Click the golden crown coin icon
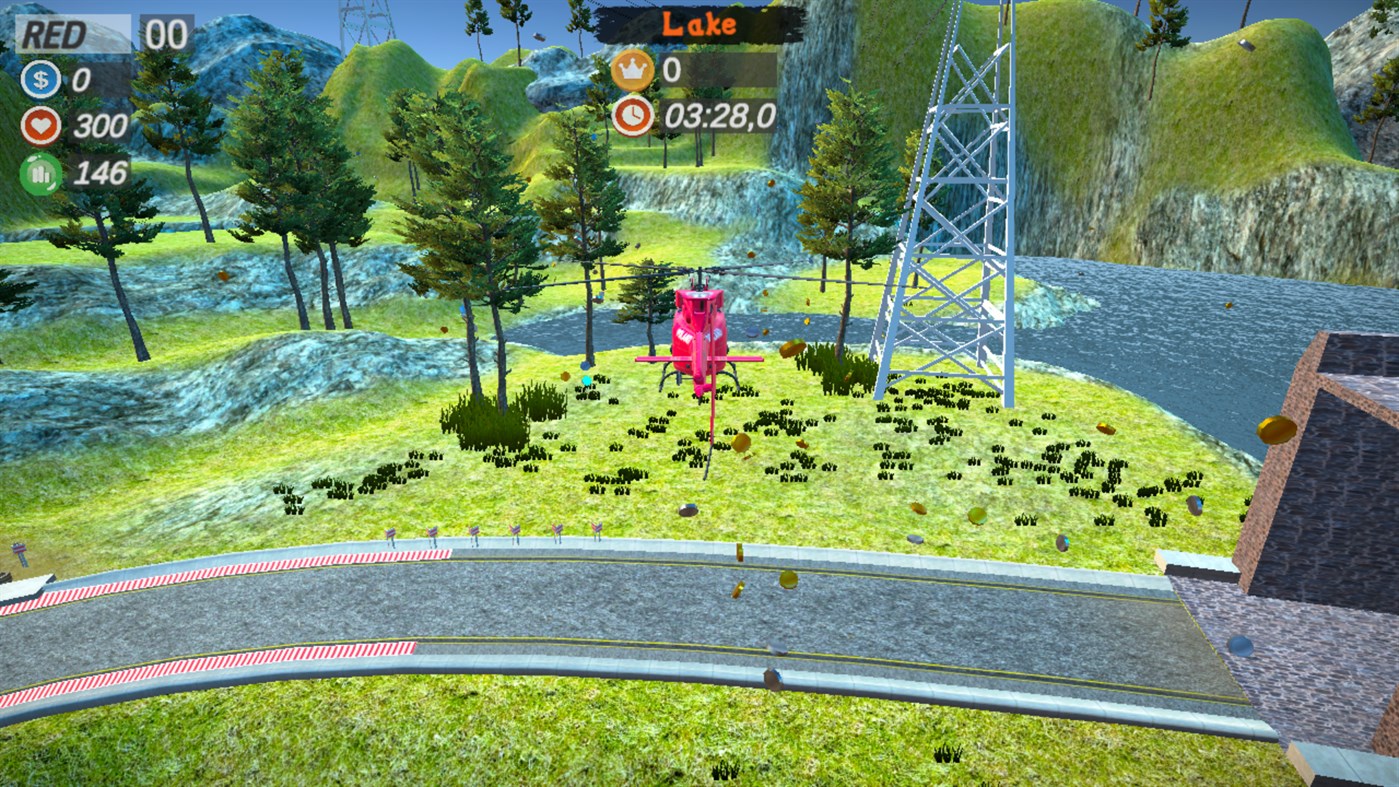This screenshot has height=787, width=1399. pos(631,70)
